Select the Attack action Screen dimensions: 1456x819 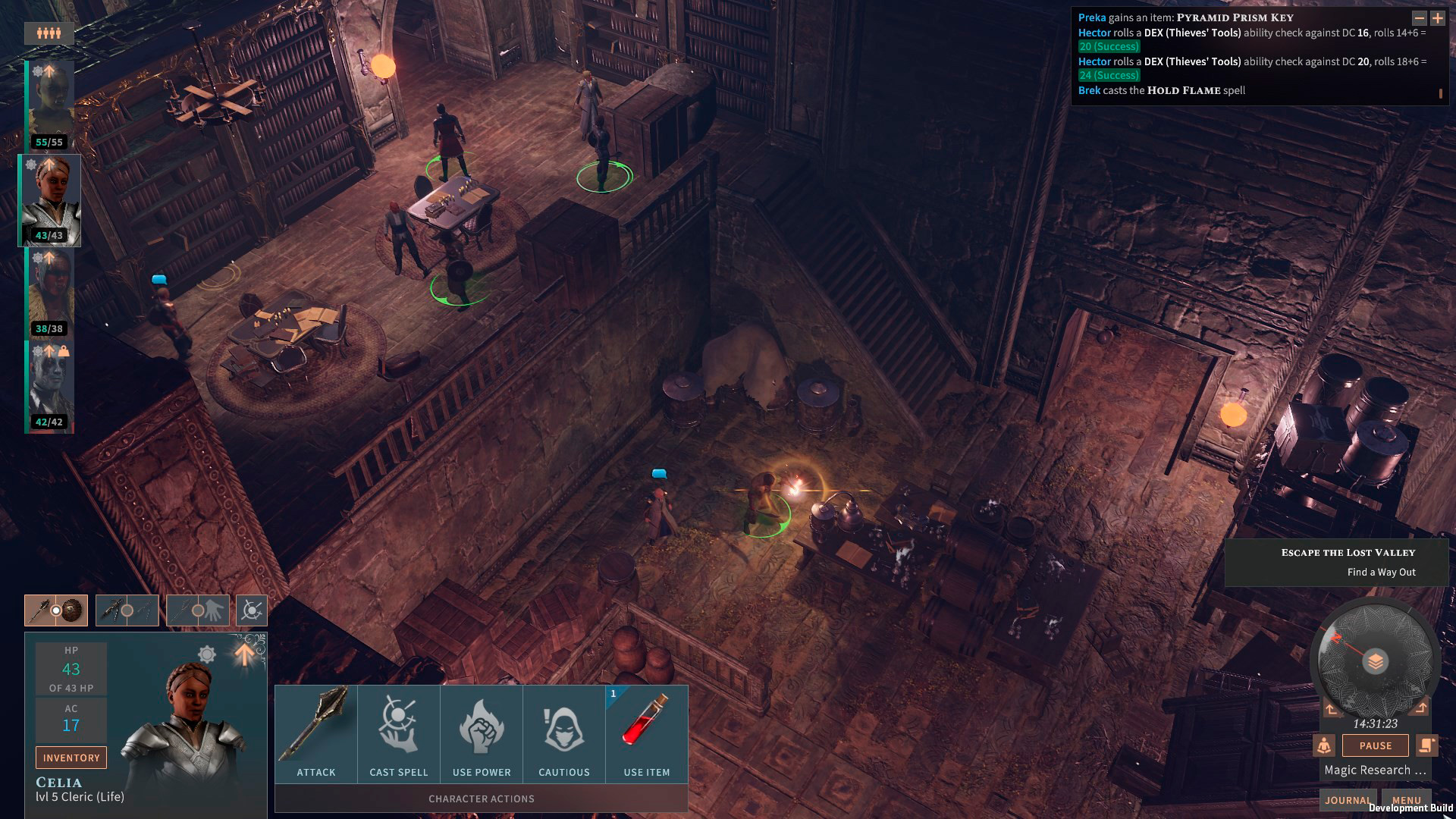click(315, 733)
